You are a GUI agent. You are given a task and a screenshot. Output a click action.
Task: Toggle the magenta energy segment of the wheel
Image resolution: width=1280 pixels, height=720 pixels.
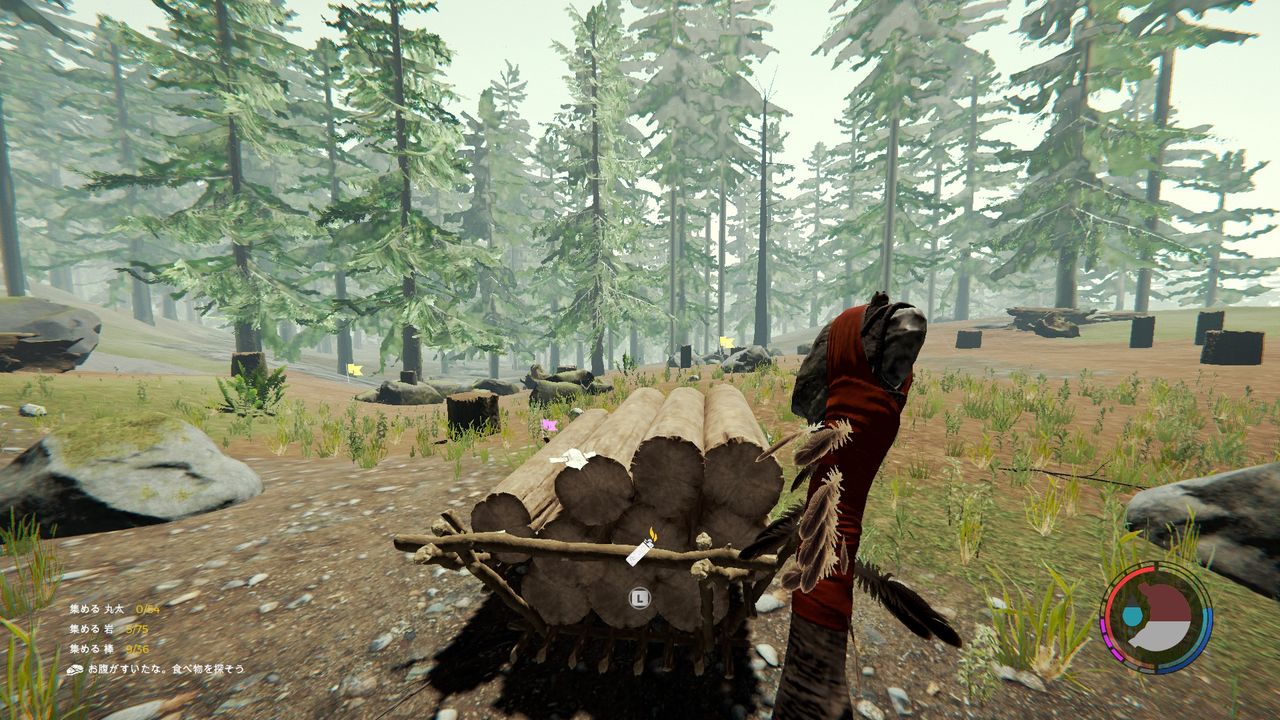(x=1110, y=638)
